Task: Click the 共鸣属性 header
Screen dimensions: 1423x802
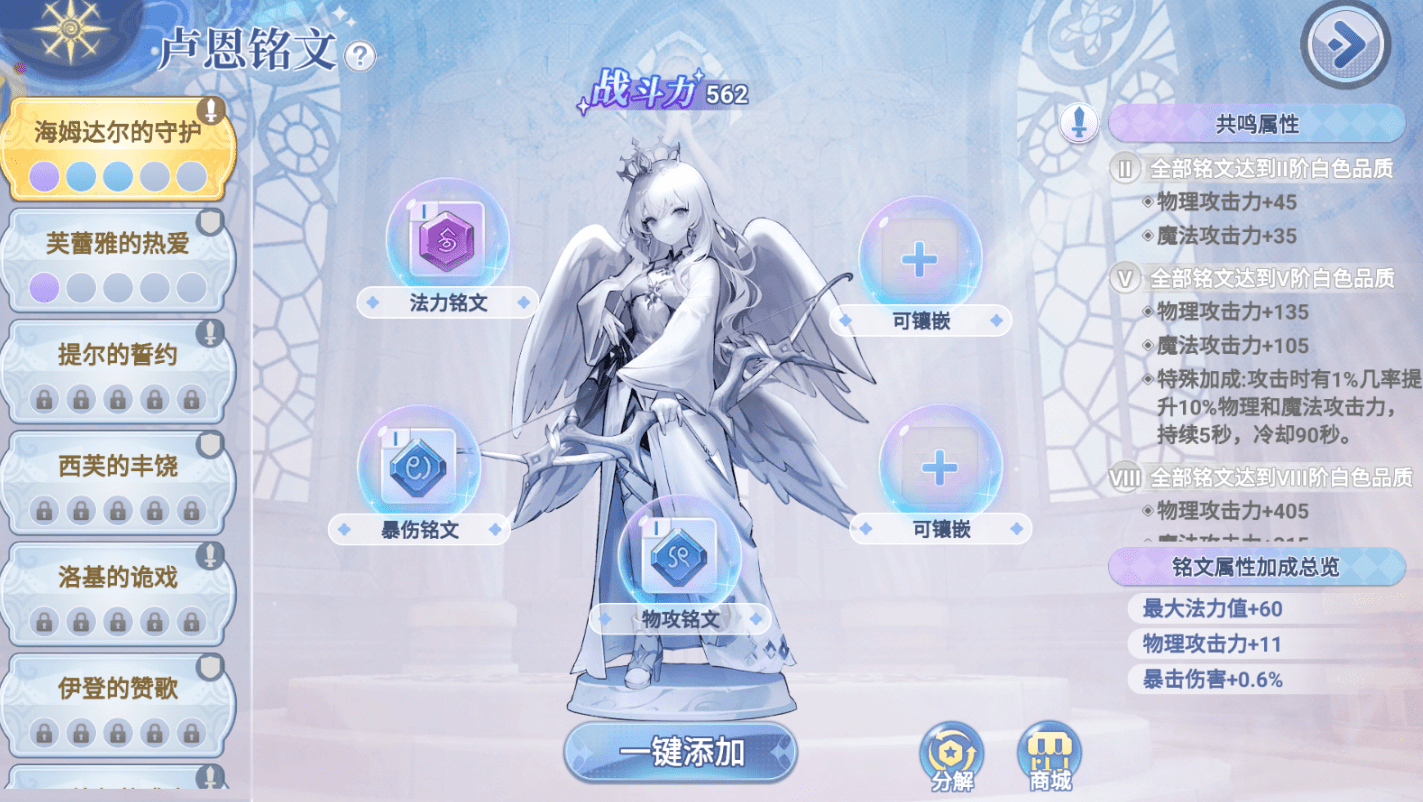Action: (x=1256, y=124)
